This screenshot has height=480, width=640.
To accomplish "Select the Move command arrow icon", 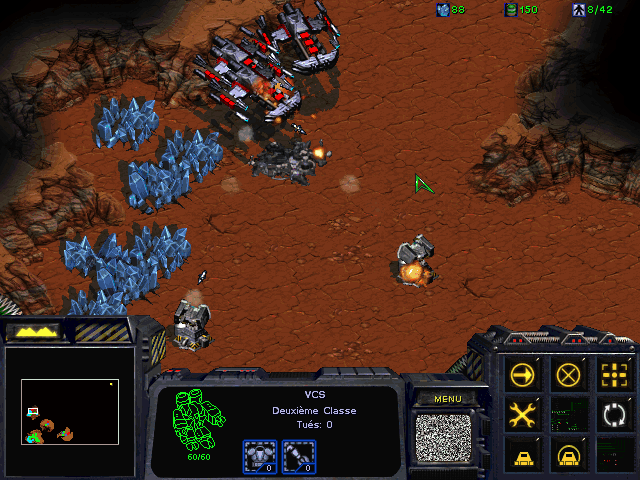I will coord(522,374).
